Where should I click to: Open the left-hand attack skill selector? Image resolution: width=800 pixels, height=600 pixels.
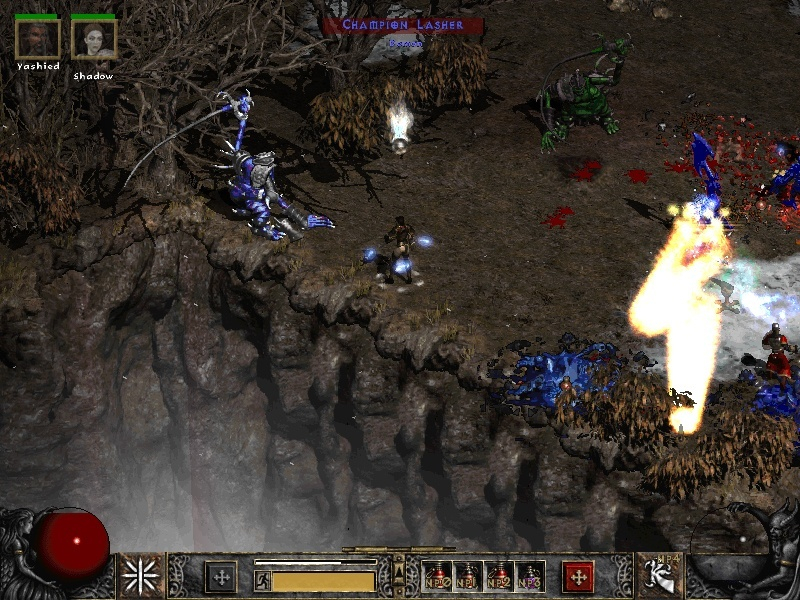[x=142, y=576]
